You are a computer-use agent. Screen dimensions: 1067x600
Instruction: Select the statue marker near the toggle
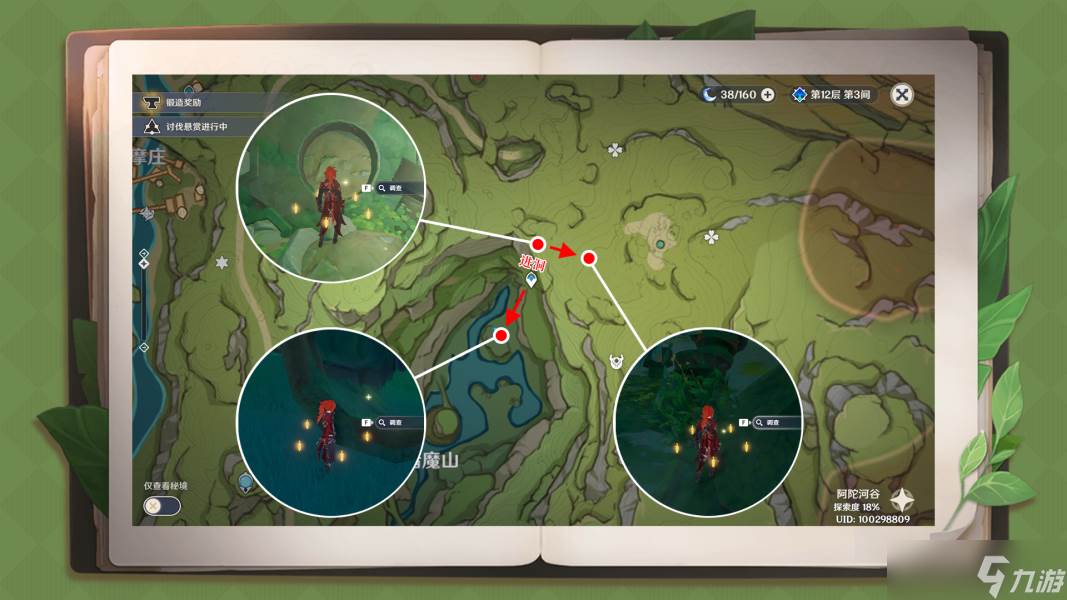click(245, 483)
